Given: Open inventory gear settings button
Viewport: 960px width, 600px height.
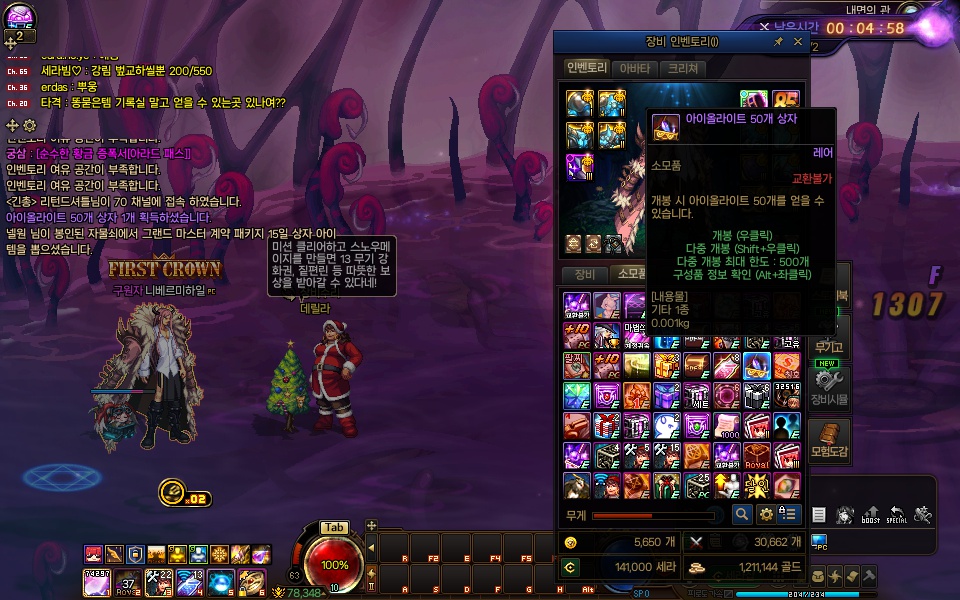Looking at the screenshot, I should point(766,514).
